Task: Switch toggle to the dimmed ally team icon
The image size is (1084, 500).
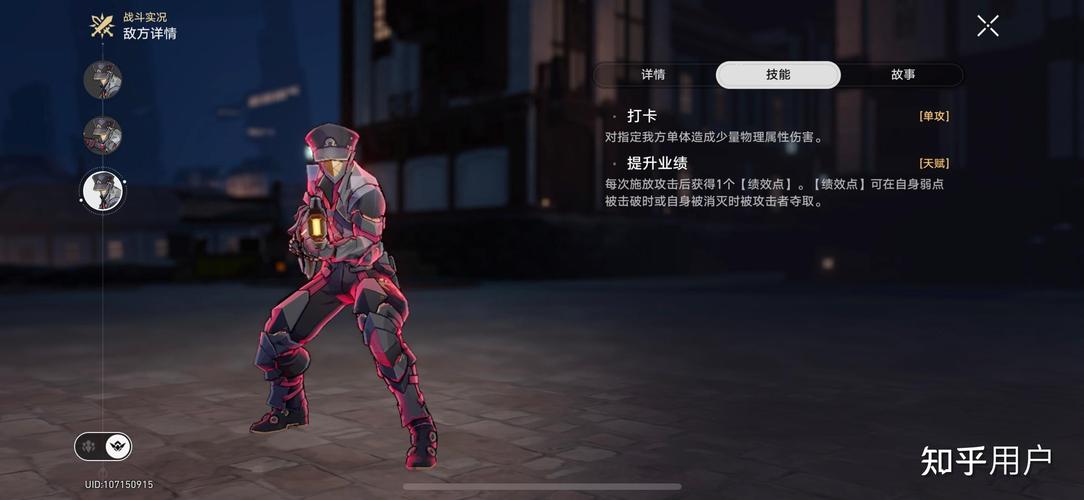Action: point(90,446)
